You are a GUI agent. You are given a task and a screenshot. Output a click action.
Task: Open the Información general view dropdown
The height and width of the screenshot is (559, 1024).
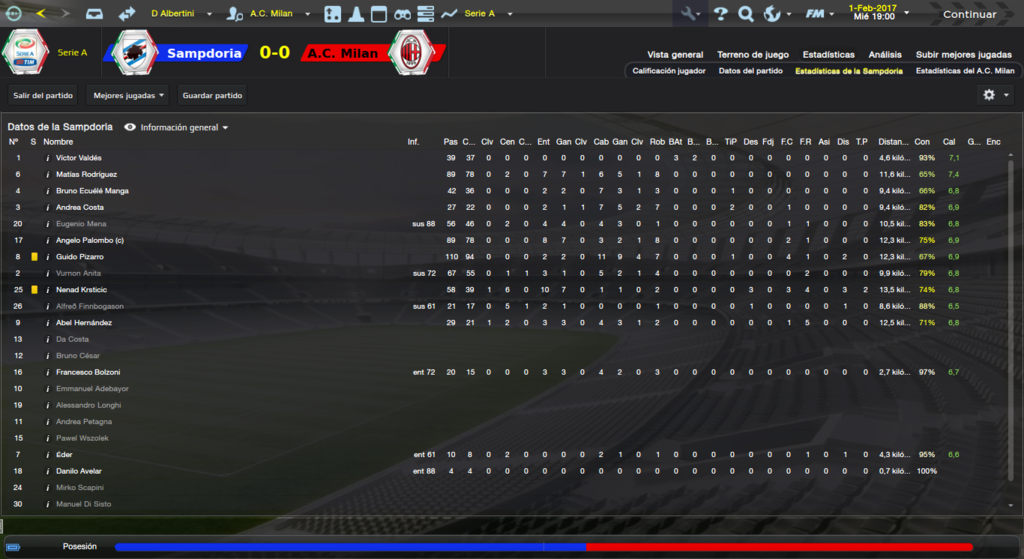tap(177, 128)
